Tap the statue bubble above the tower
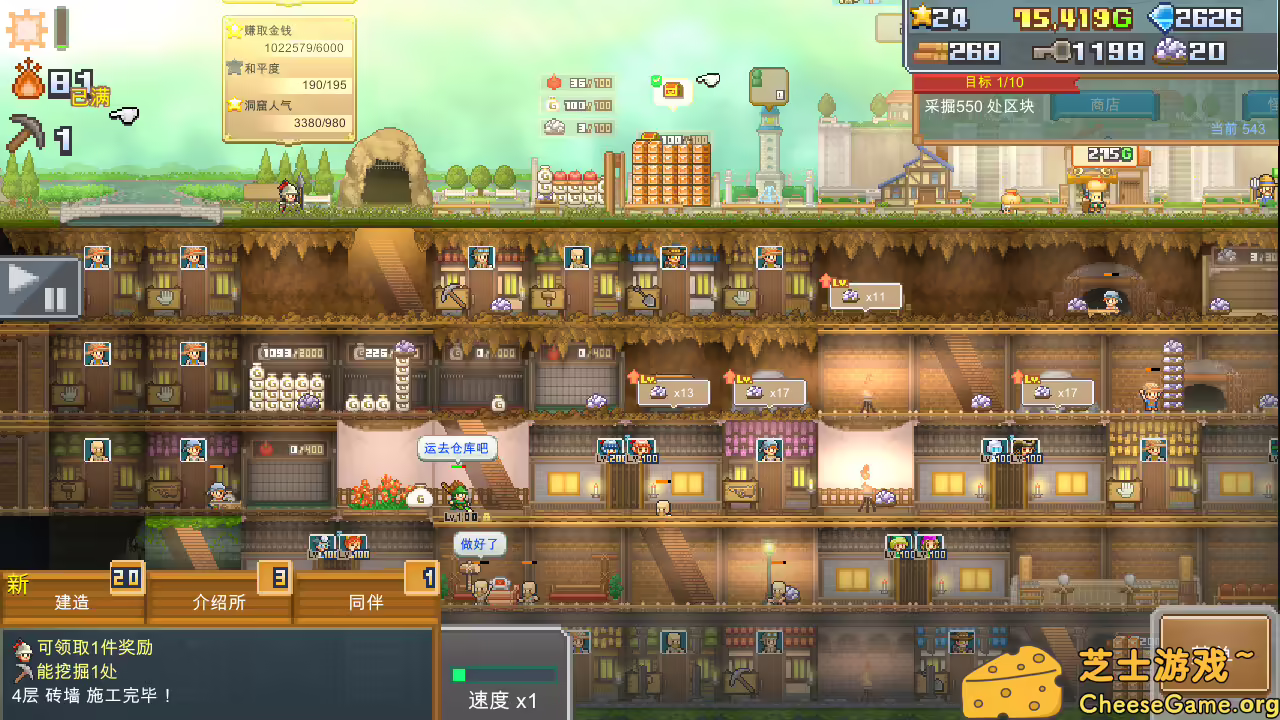 click(768, 86)
